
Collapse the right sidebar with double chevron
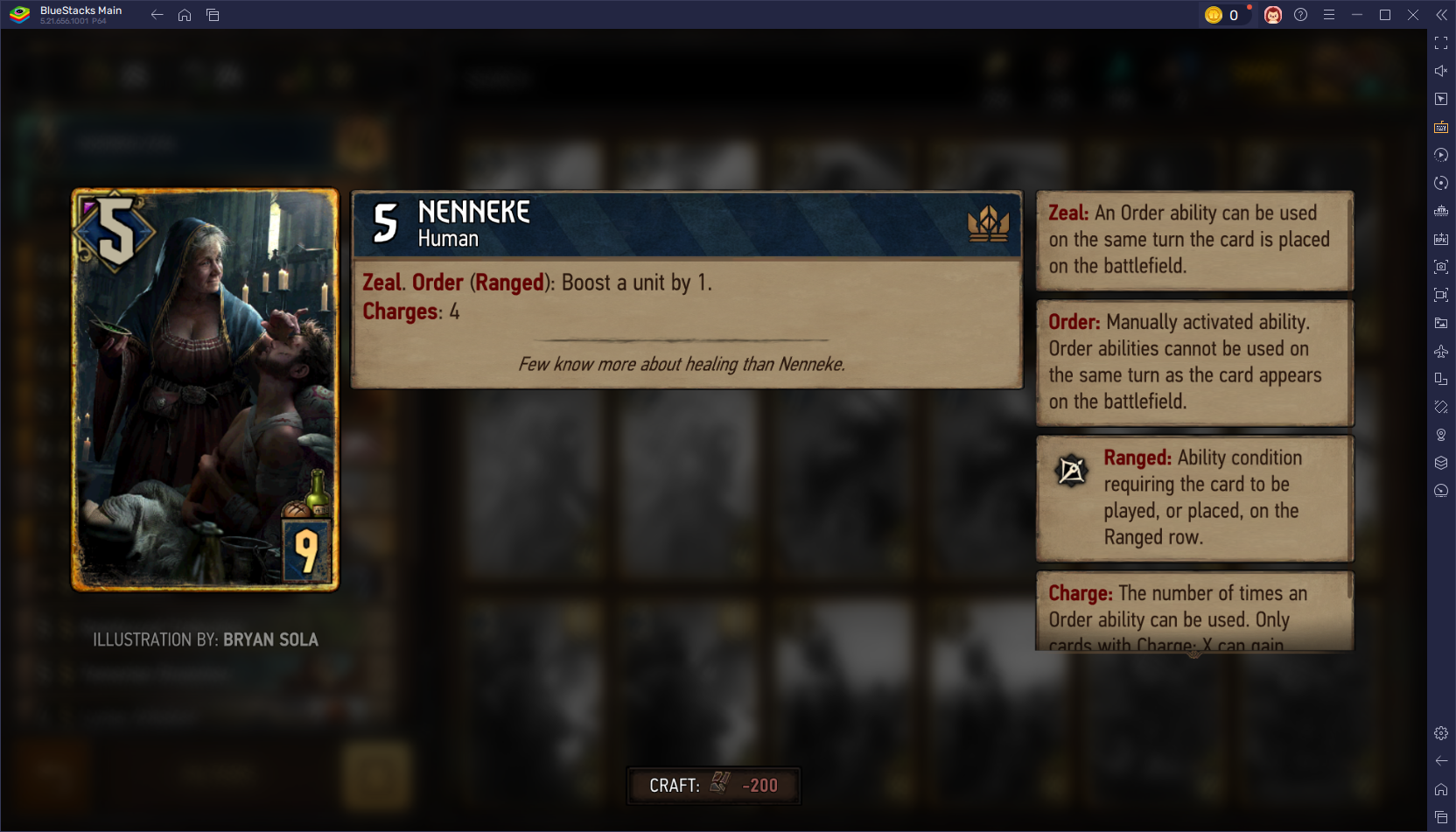coord(1442,14)
